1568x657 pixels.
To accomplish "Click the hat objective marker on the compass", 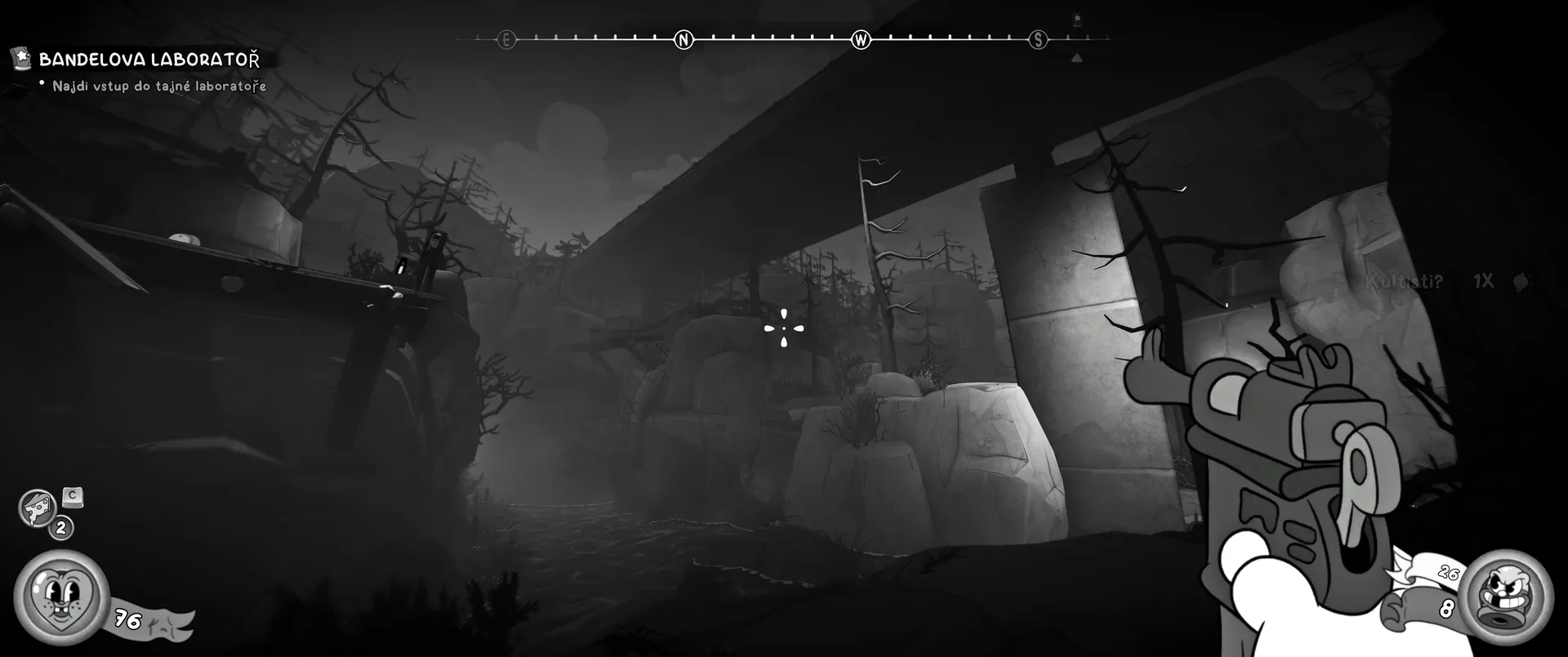I will coord(1077,20).
